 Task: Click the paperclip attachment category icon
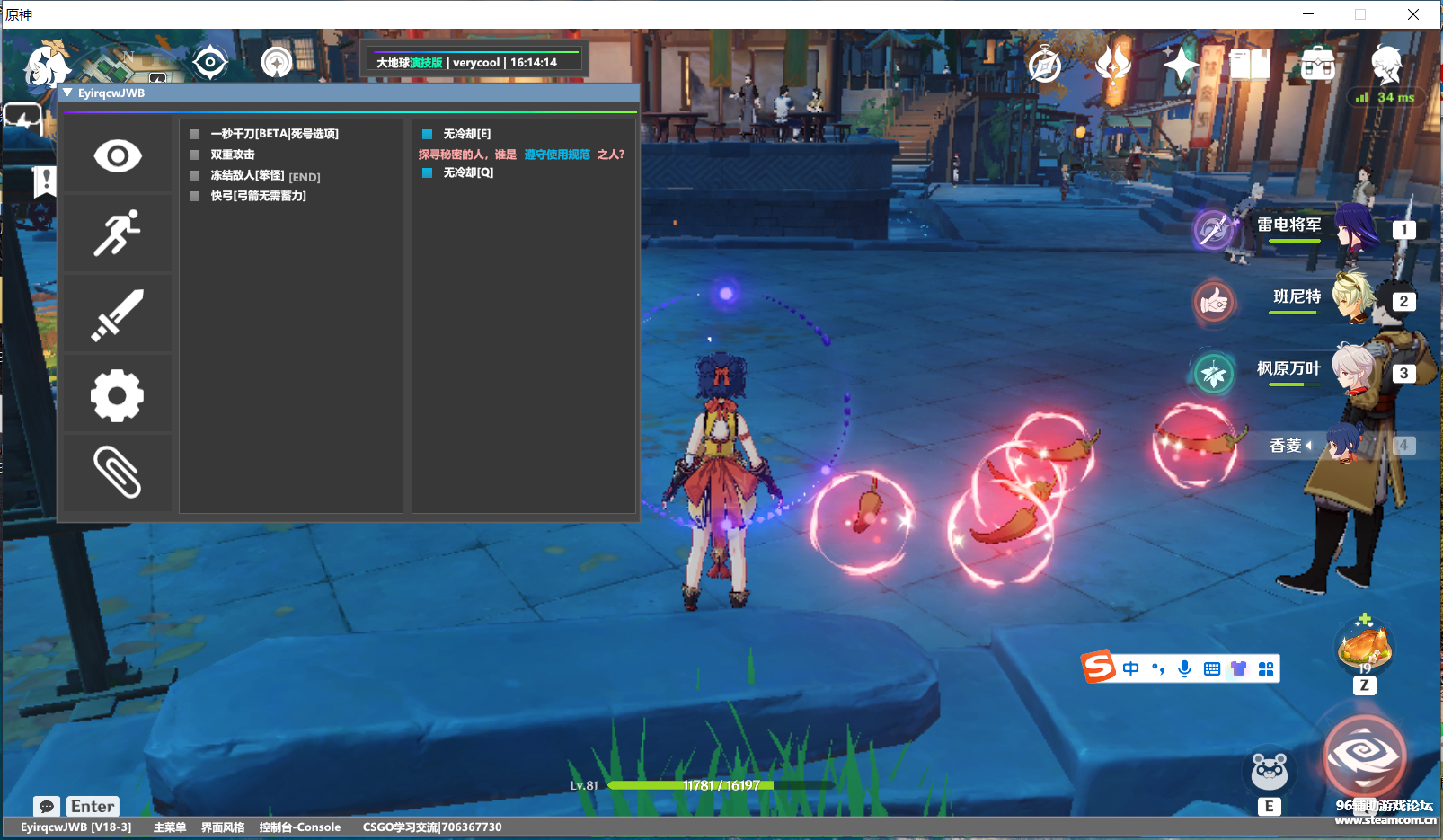tap(117, 472)
